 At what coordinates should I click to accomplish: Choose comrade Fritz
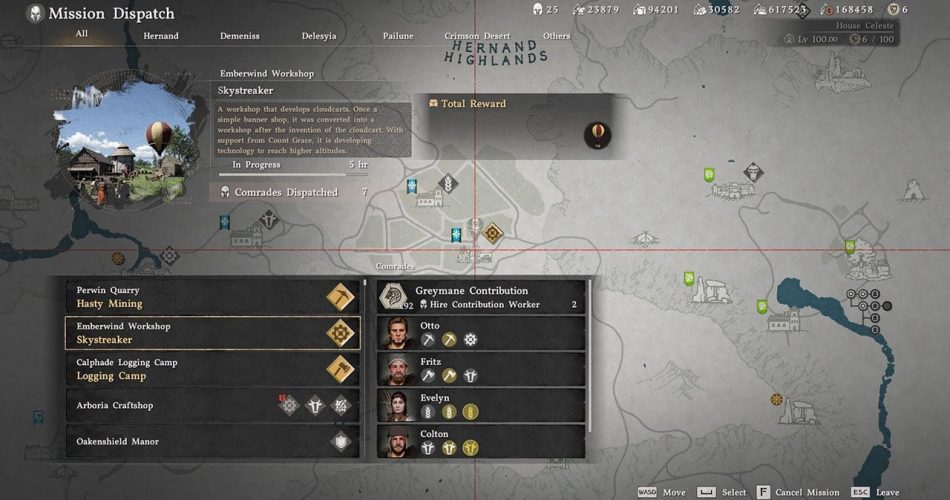point(481,369)
